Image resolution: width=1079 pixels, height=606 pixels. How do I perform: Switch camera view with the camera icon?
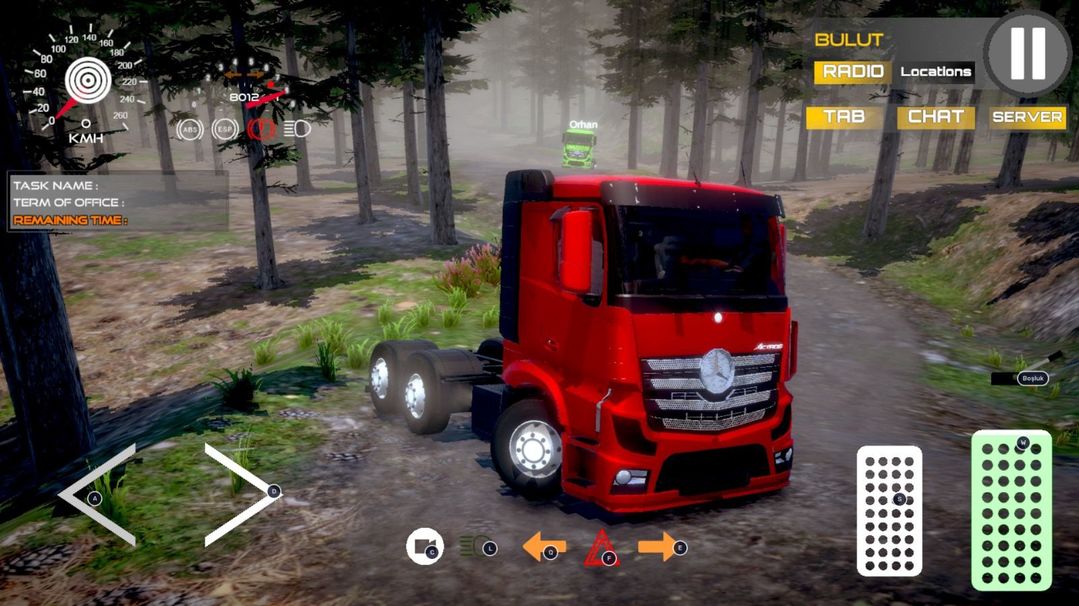425,547
